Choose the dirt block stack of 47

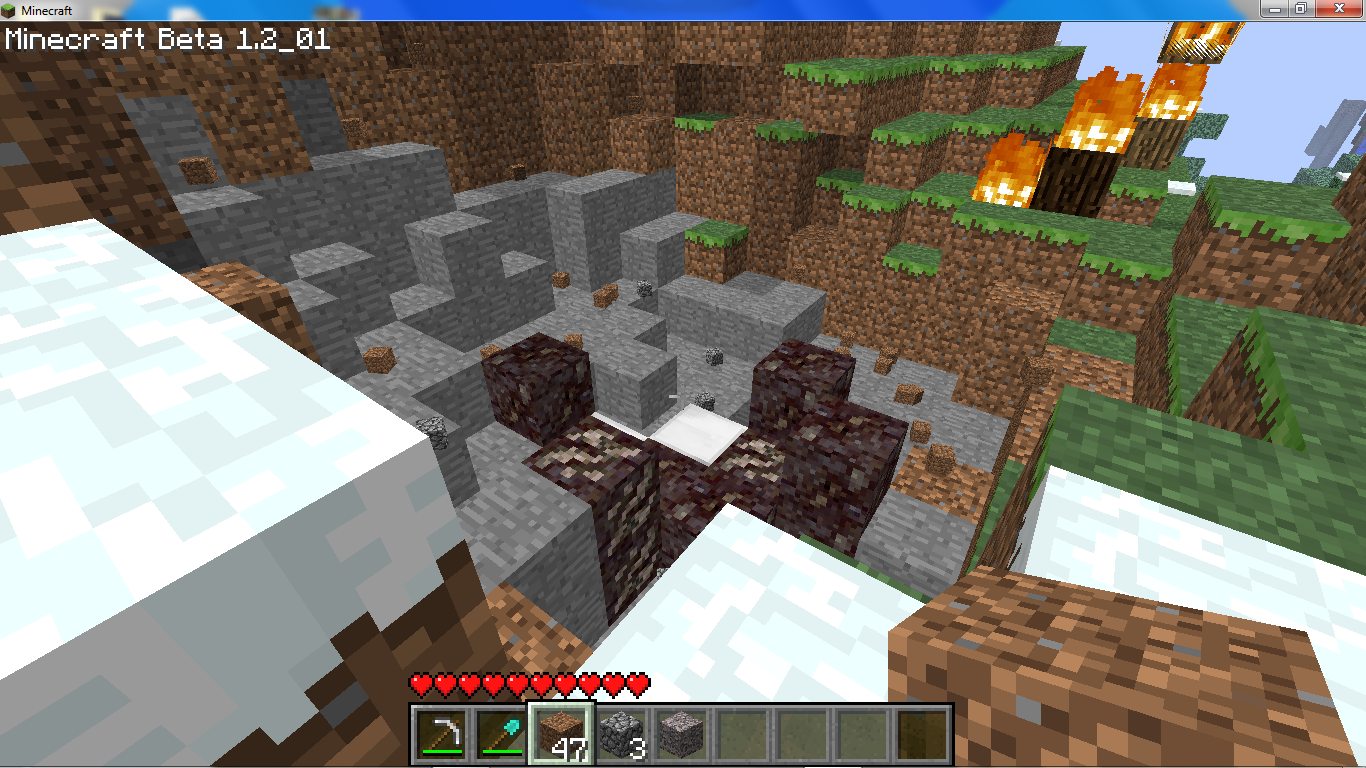click(x=561, y=734)
